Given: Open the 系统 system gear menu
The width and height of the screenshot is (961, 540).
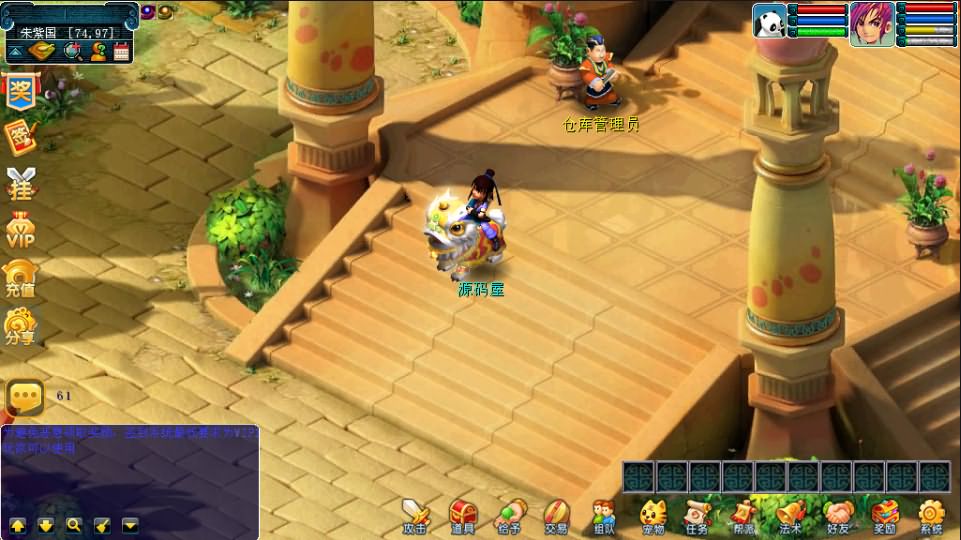Looking at the screenshot, I should pyautogui.click(x=931, y=516).
